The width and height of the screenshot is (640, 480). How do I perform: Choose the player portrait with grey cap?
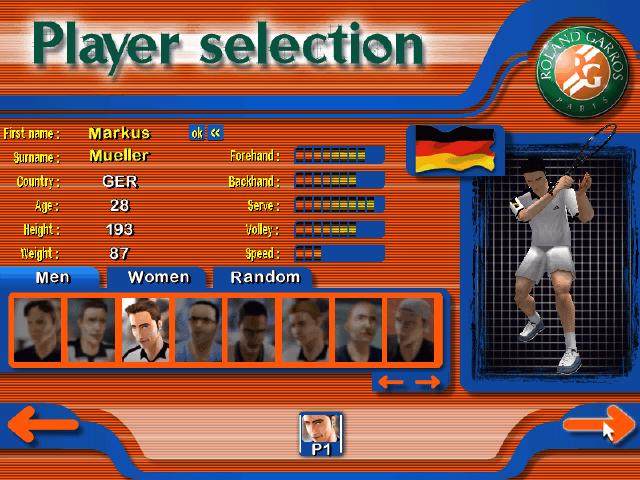411,330
